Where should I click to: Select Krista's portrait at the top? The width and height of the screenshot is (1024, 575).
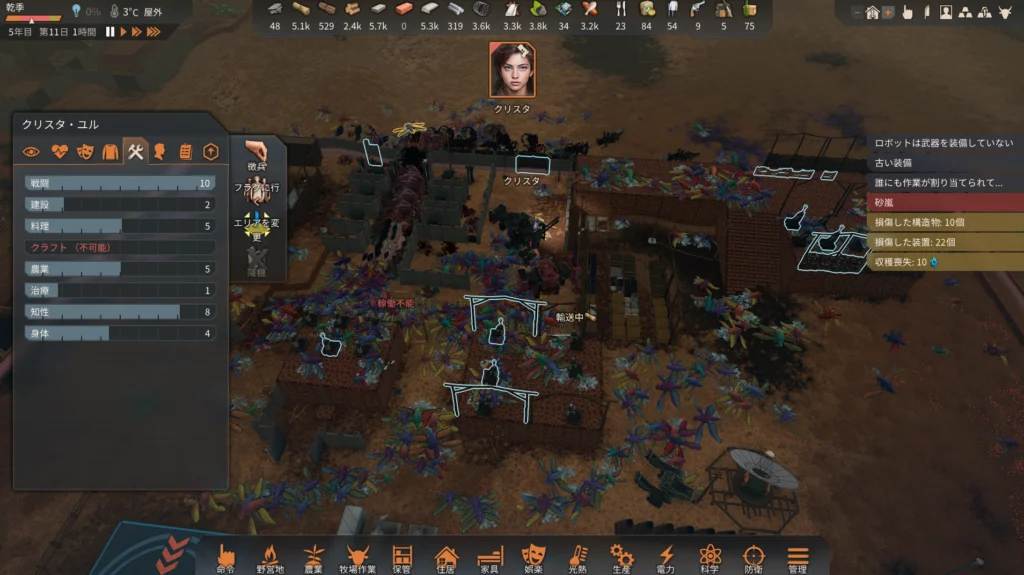(x=512, y=69)
